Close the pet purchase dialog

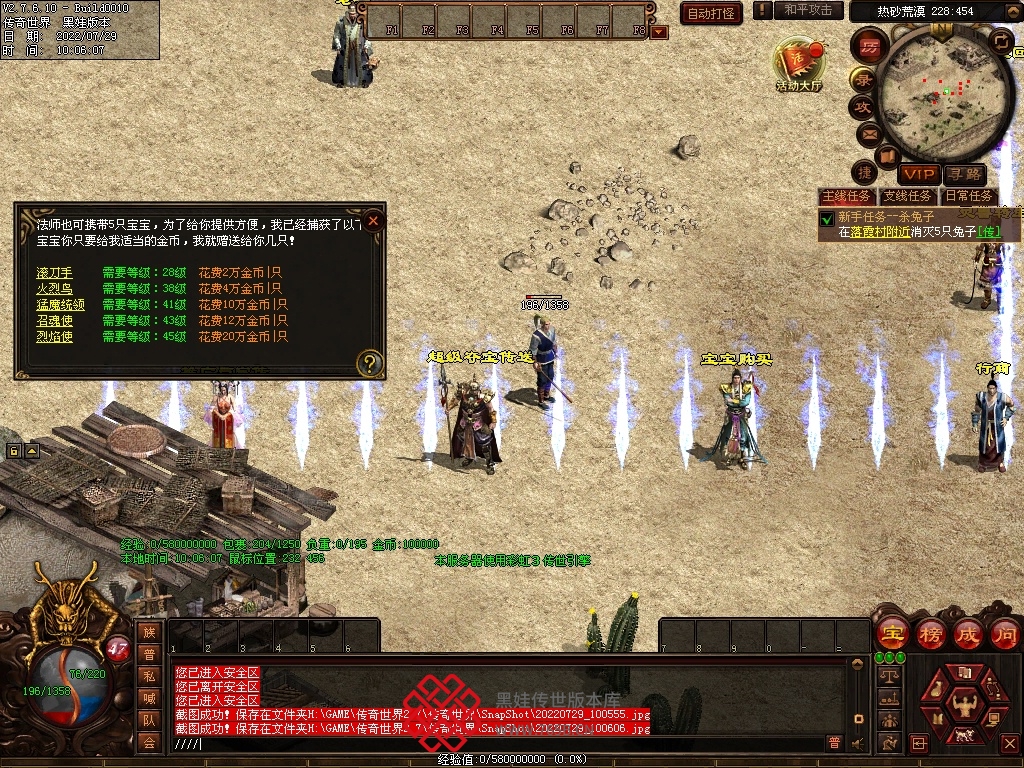coord(373,220)
